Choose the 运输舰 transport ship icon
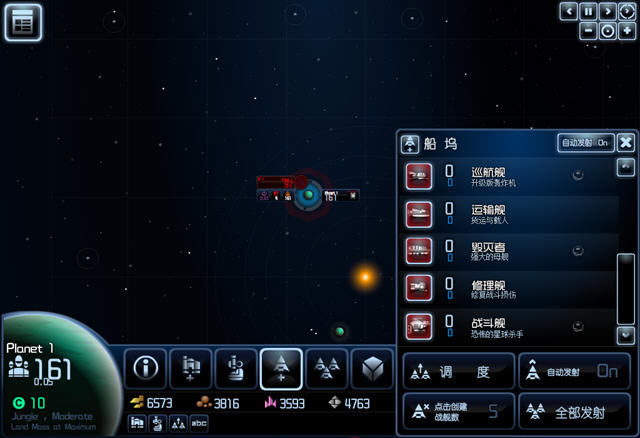Screen dimensions: 640x438 click(x=419, y=213)
